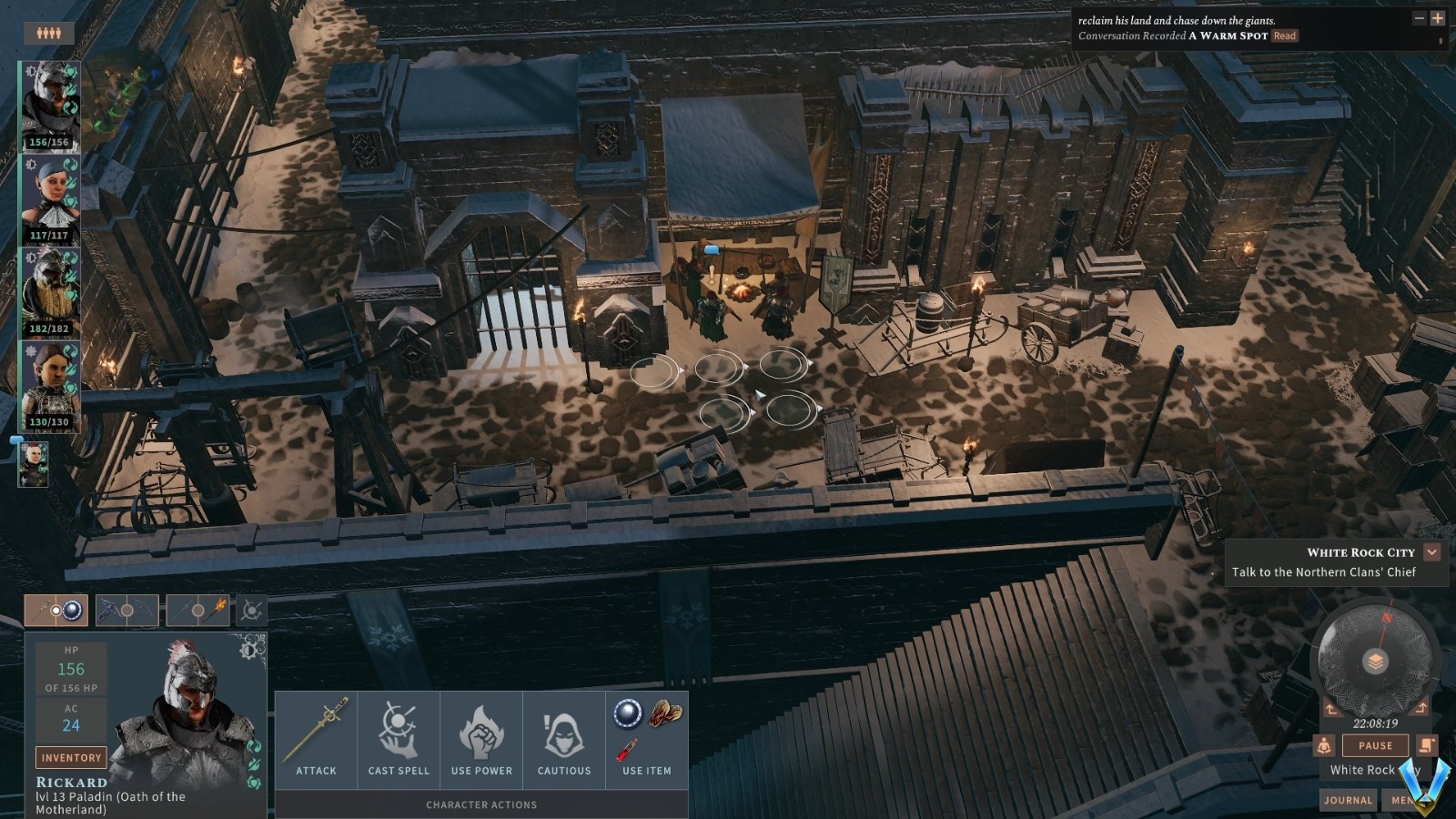The width and height of the screenshot is (1456, 819).
Task: Select all party members icon
Action: tap(49, 34)
